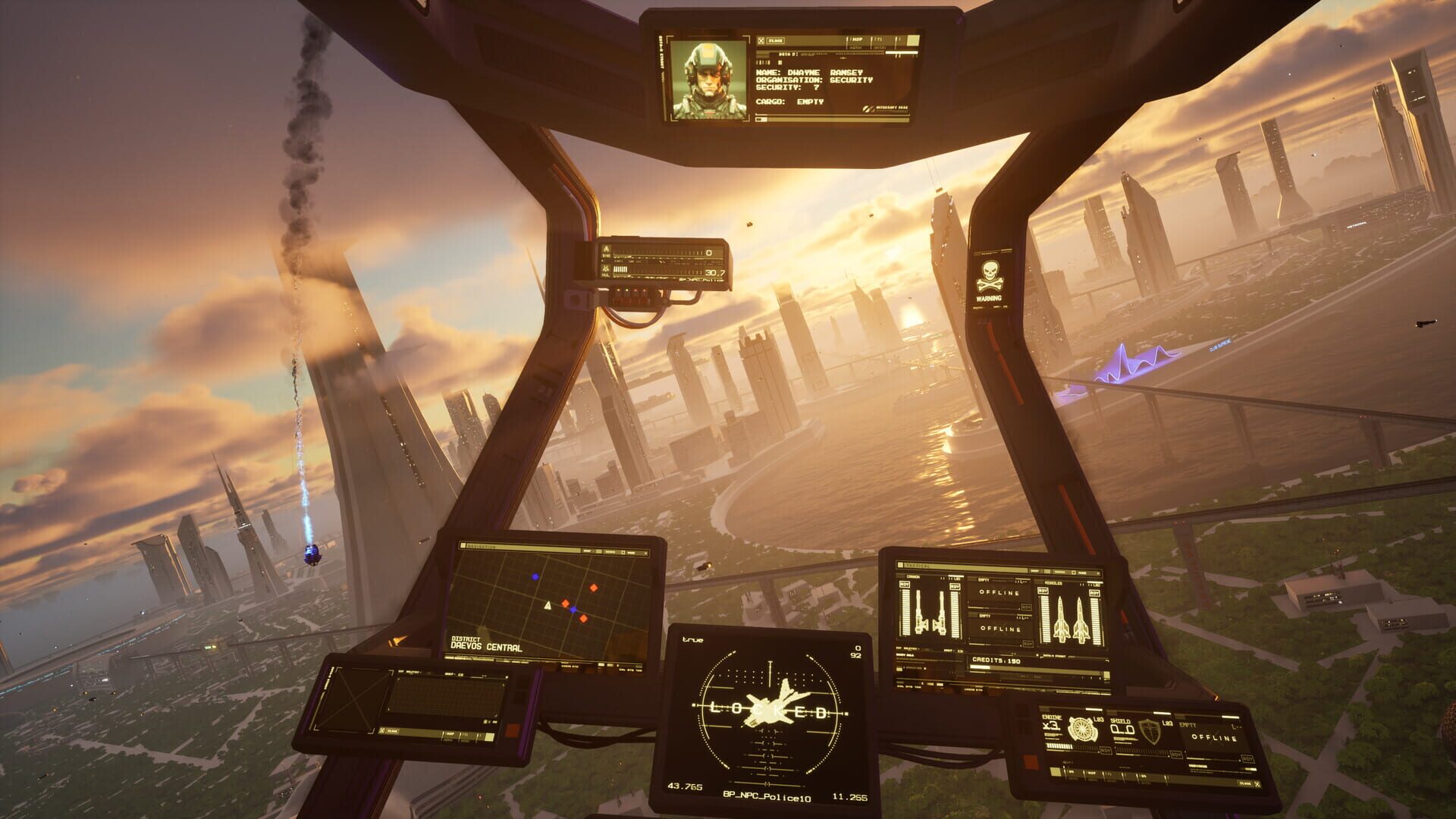This screenshot has width=1456, height=819.
Task: Toggle the left RDY indicator on the cannon
Action: [x=905, y=585]
